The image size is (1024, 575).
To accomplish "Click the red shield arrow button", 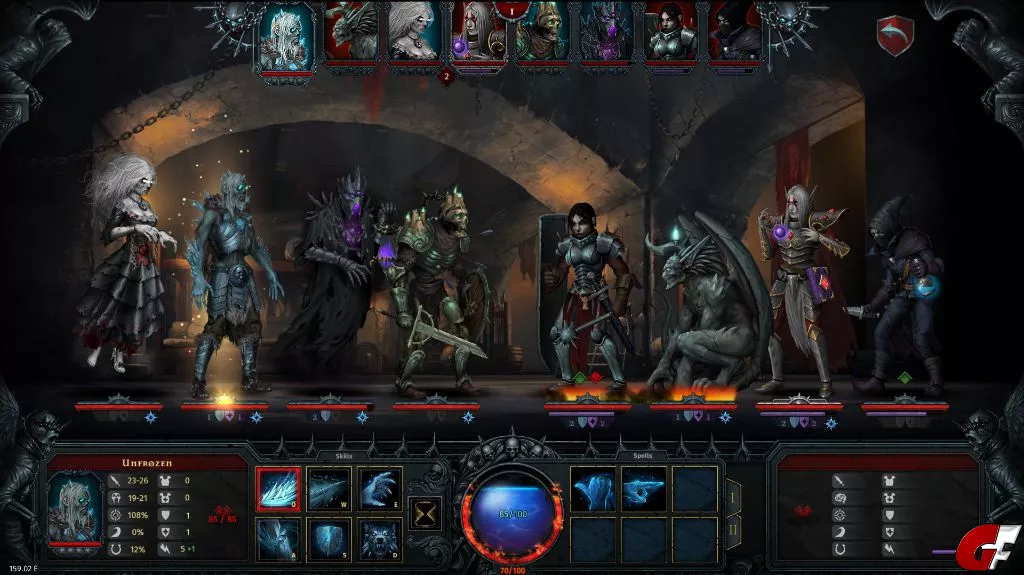I will pos(895,37).
